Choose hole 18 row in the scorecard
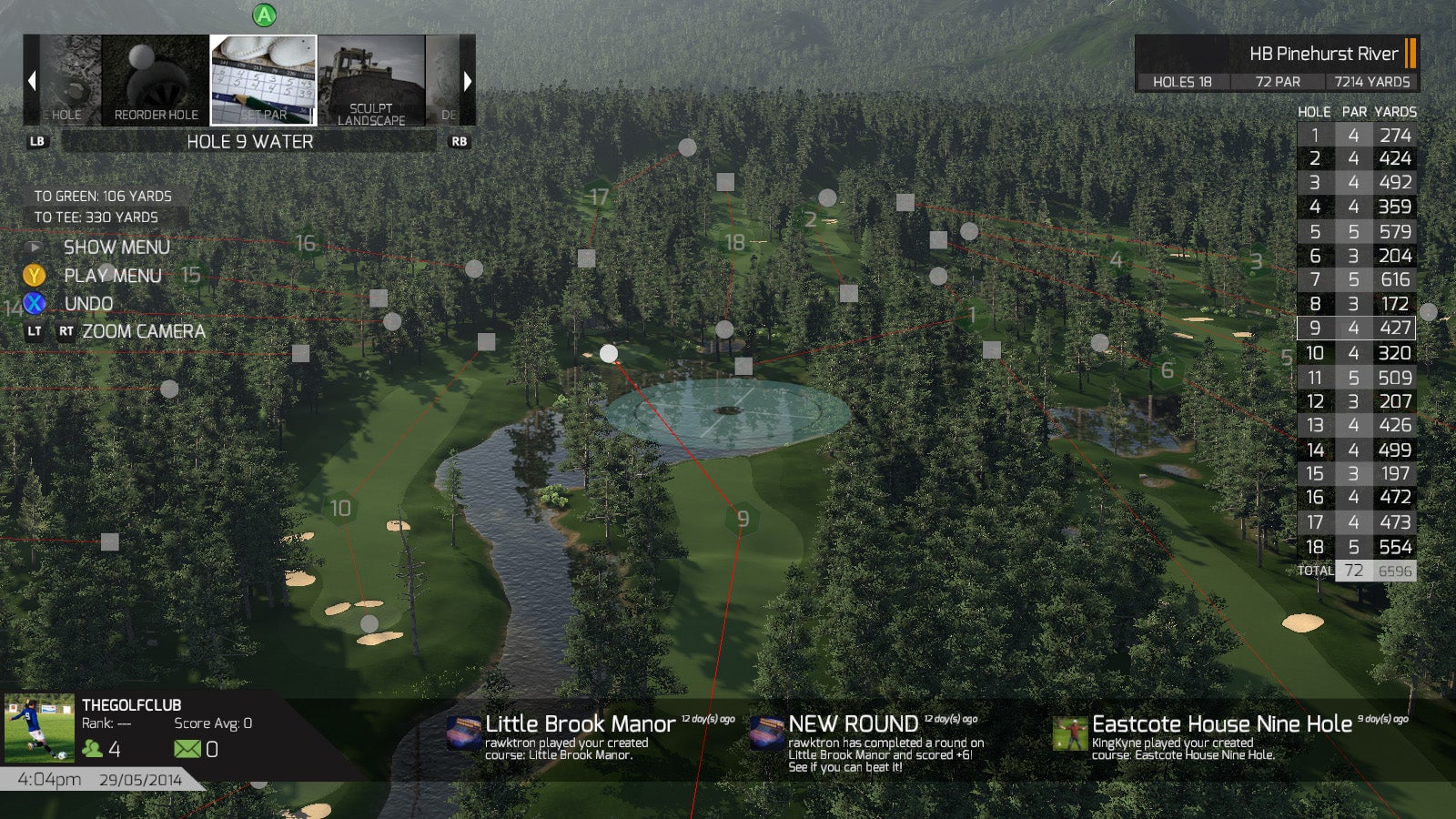Screen dimensions: 1456x819 [x=1355, y=547]
